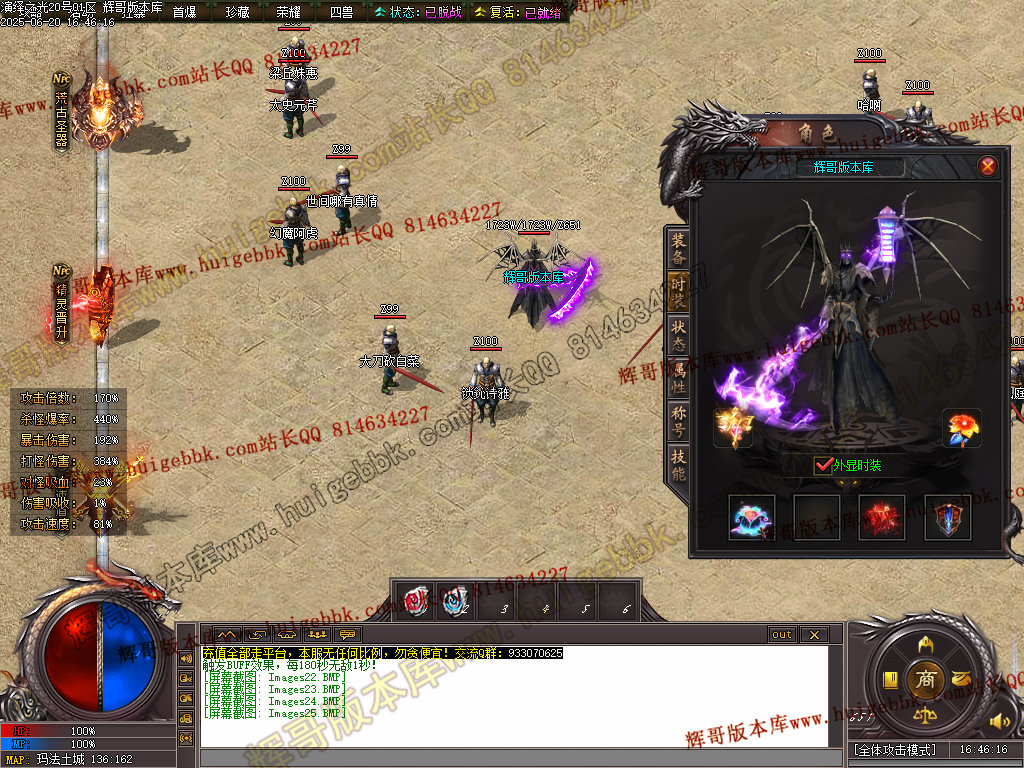Open the 珍藏 top menu entry

coord(237,12)
